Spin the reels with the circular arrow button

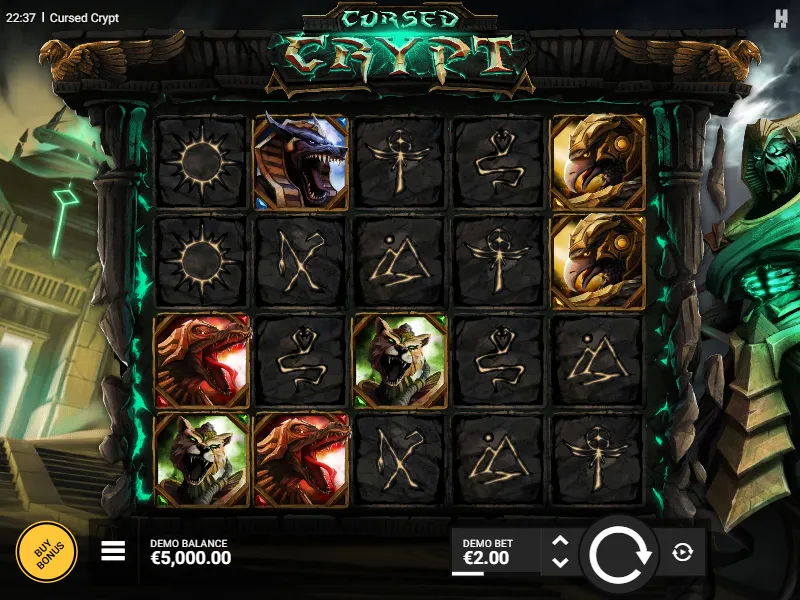[x=620, y=552]
